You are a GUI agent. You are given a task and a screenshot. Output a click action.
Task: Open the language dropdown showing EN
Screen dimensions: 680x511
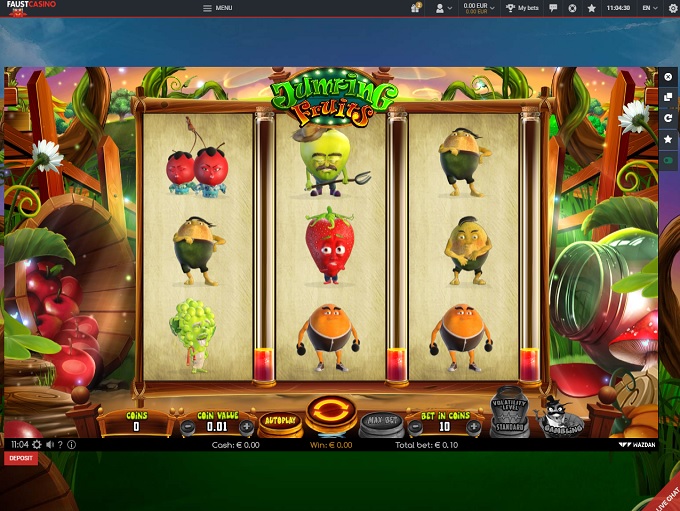pyautogui.click(x=650, y=8)
